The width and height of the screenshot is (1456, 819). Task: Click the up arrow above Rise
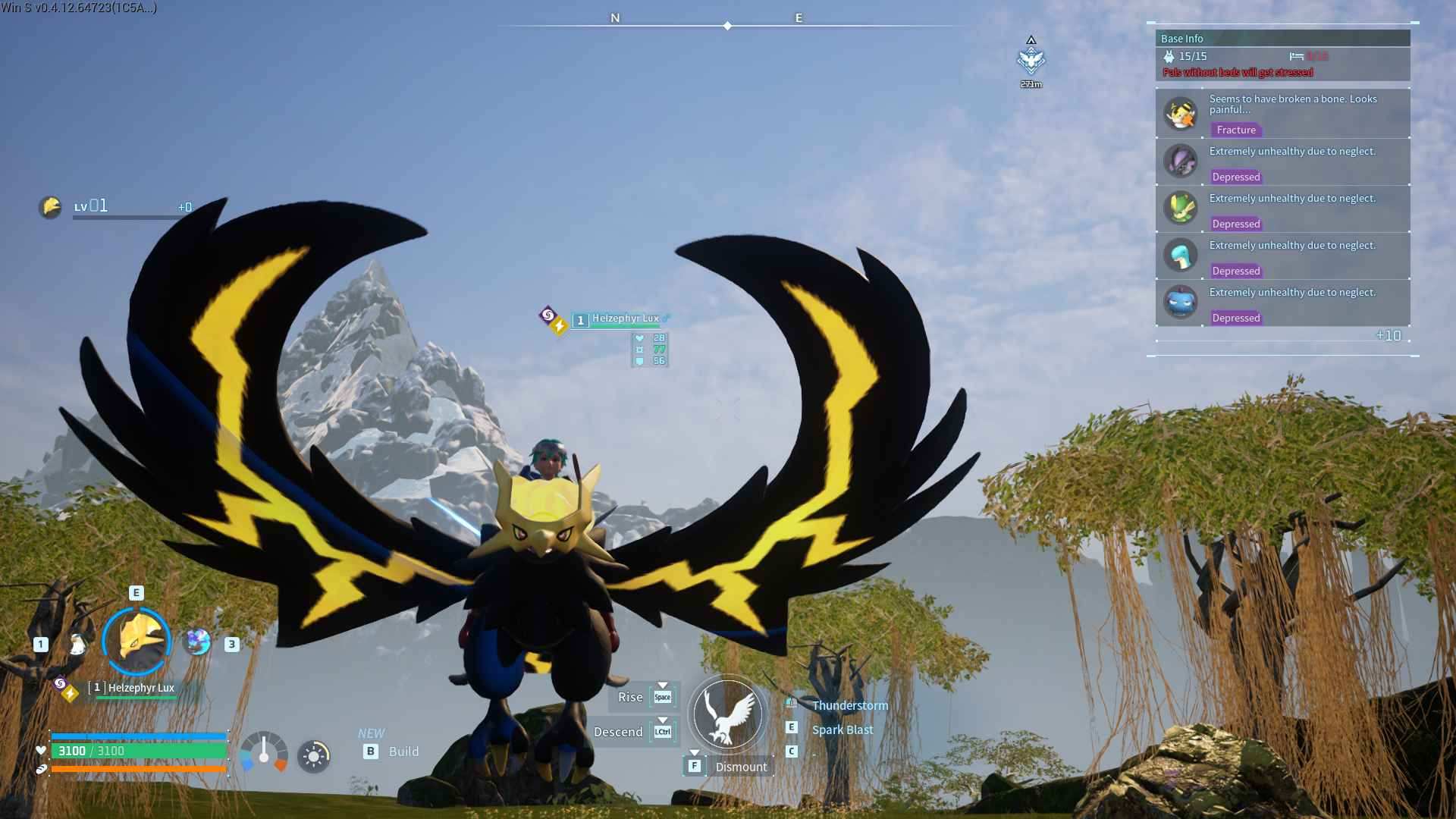(x=663, y=685)
